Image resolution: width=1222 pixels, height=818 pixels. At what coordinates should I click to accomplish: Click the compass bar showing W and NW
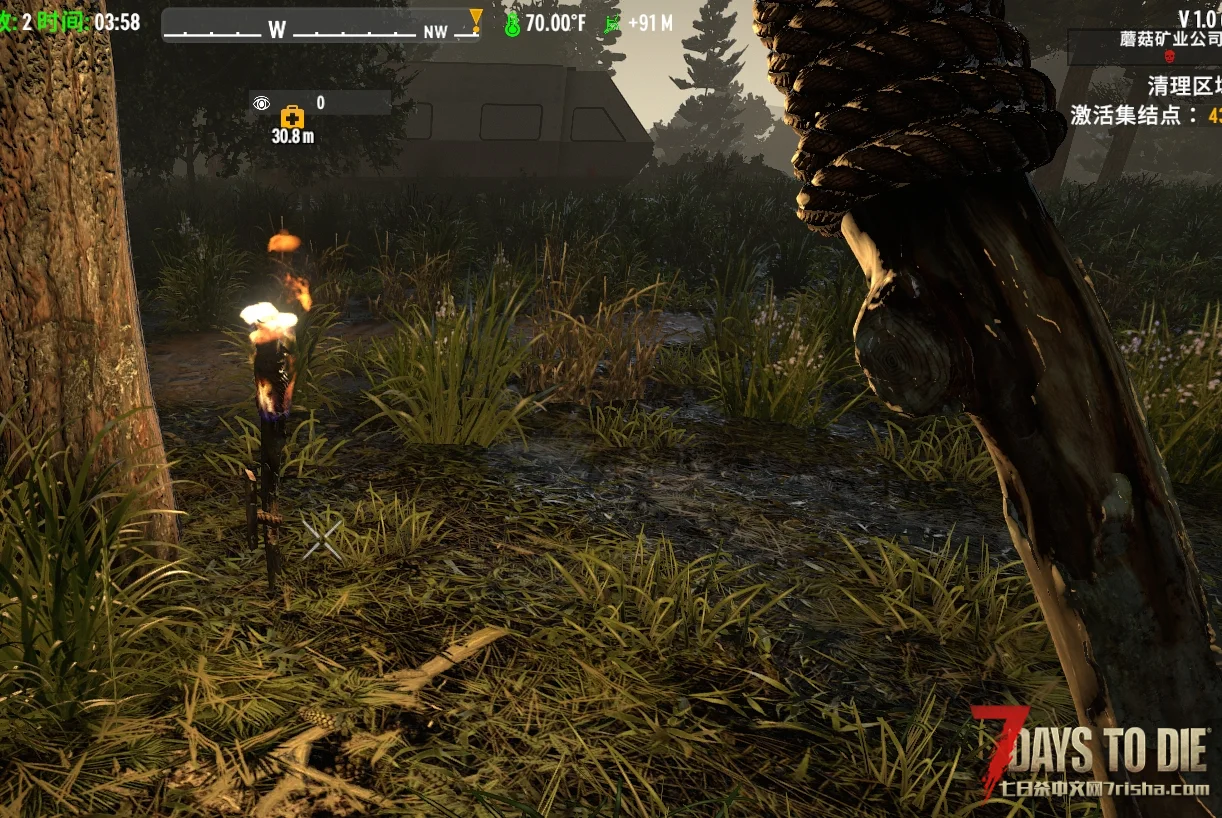coord(320,26)
